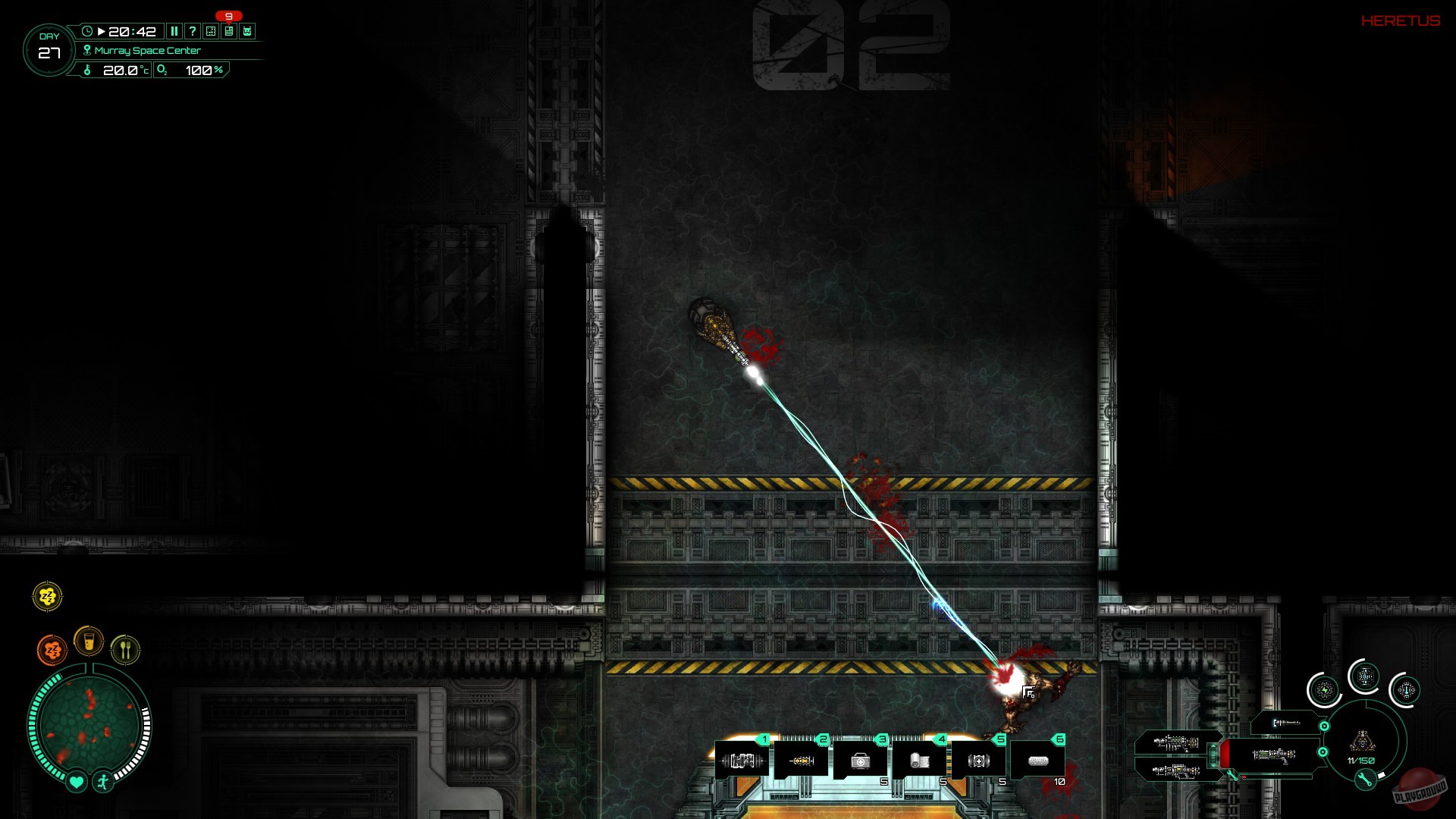
Task: Select the medkit in hotbar slot 3
Action: pyautogui.click(x=862, y=759)
